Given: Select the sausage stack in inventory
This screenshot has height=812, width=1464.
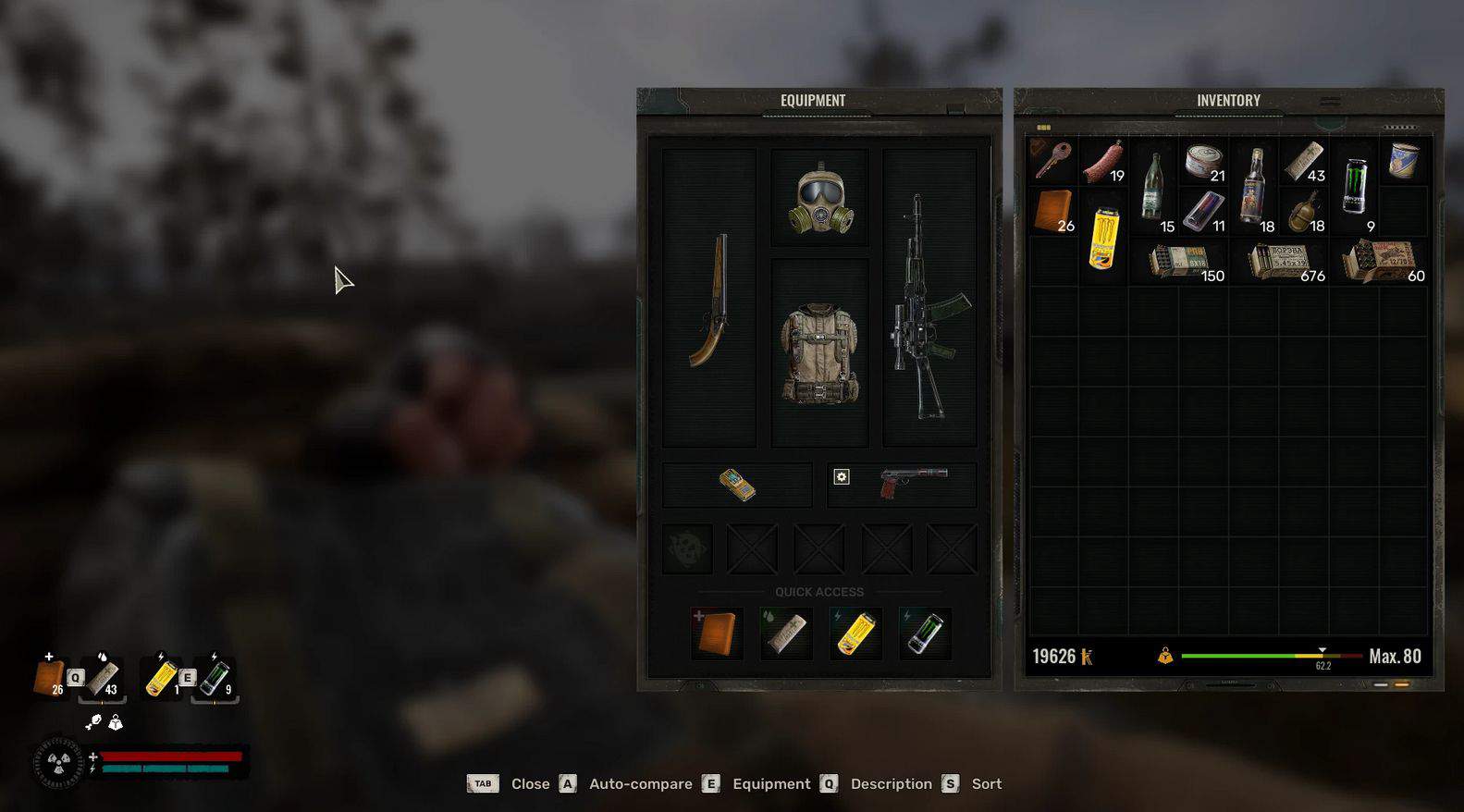Looking at the screenshot, I should click(1102, 162).
